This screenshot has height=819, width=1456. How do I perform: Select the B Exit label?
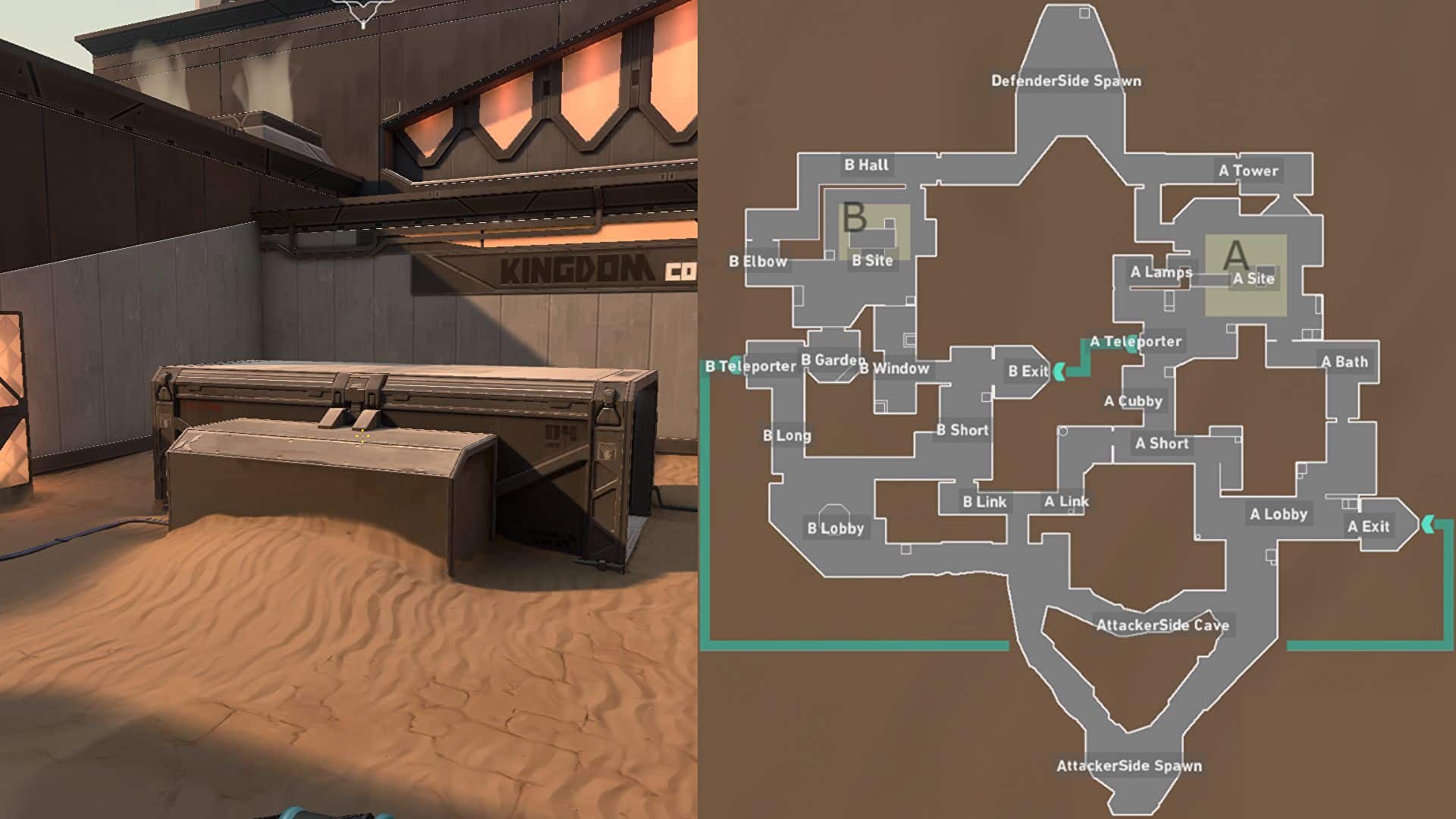[x=1028, y=372]
